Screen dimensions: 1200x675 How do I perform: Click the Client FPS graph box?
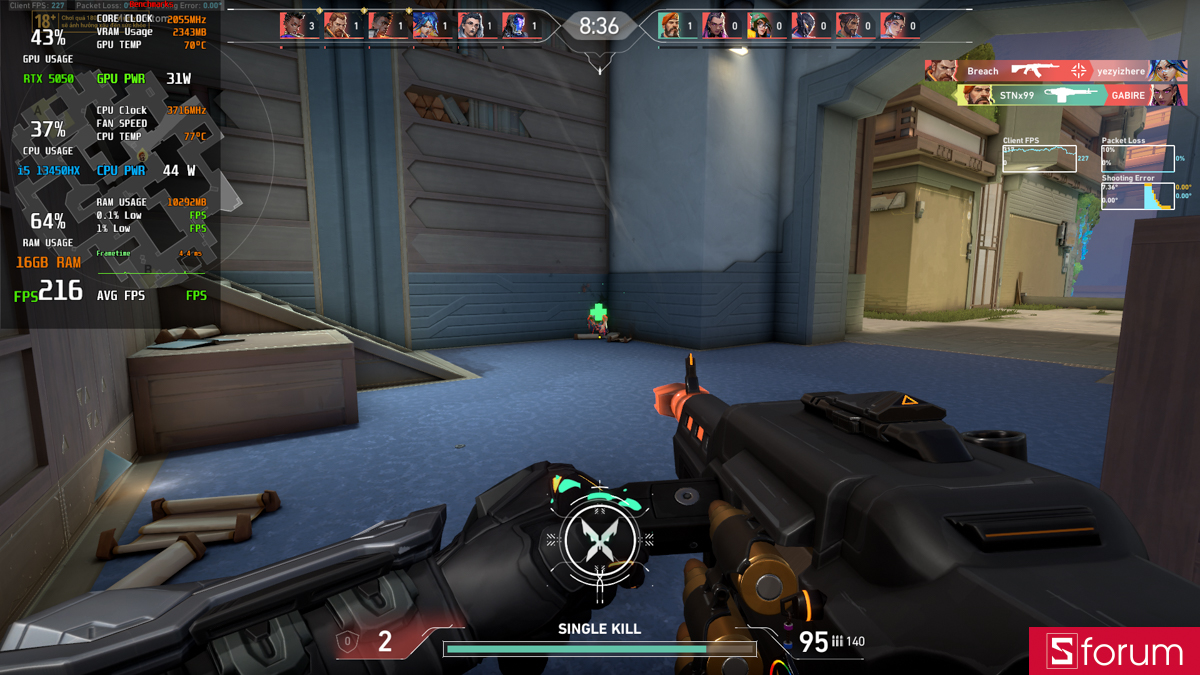pyautogui.click(x=1039, y=158)
